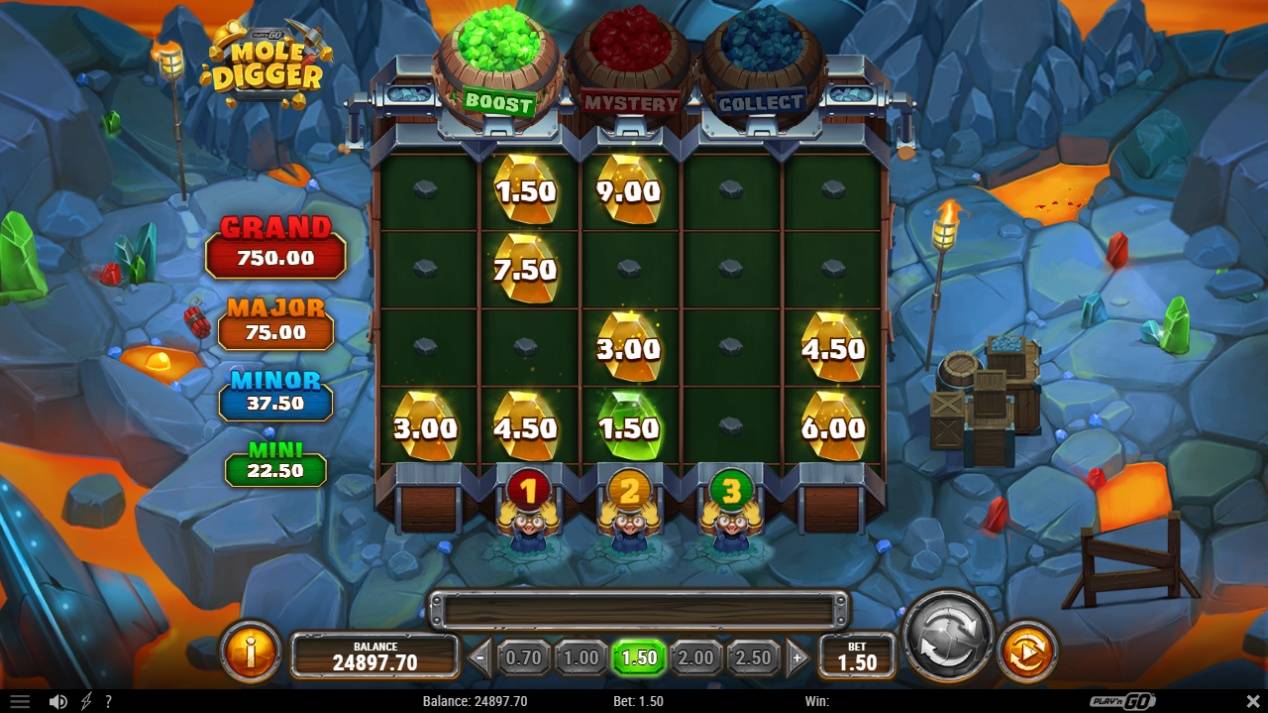
Task: Pick the 2.50 bet amount
Action: 753,658
